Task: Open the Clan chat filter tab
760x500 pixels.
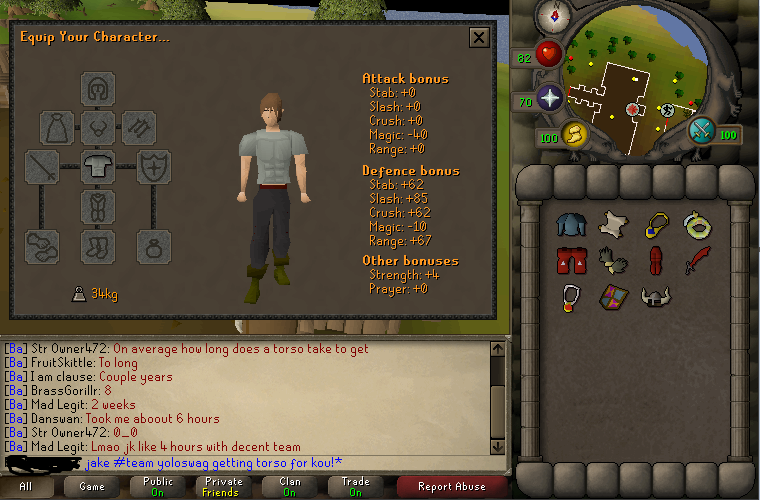Action: click(288, 487)
